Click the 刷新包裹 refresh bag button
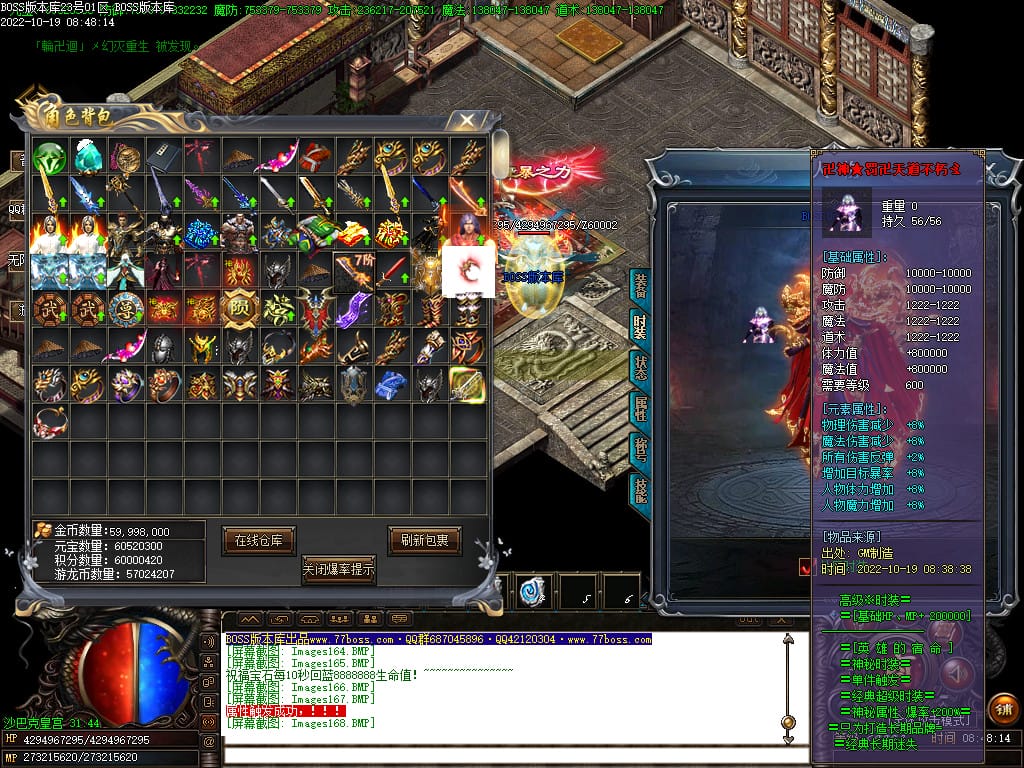The height and width of the screenshot is (768, 1024). tap(424, 540)
